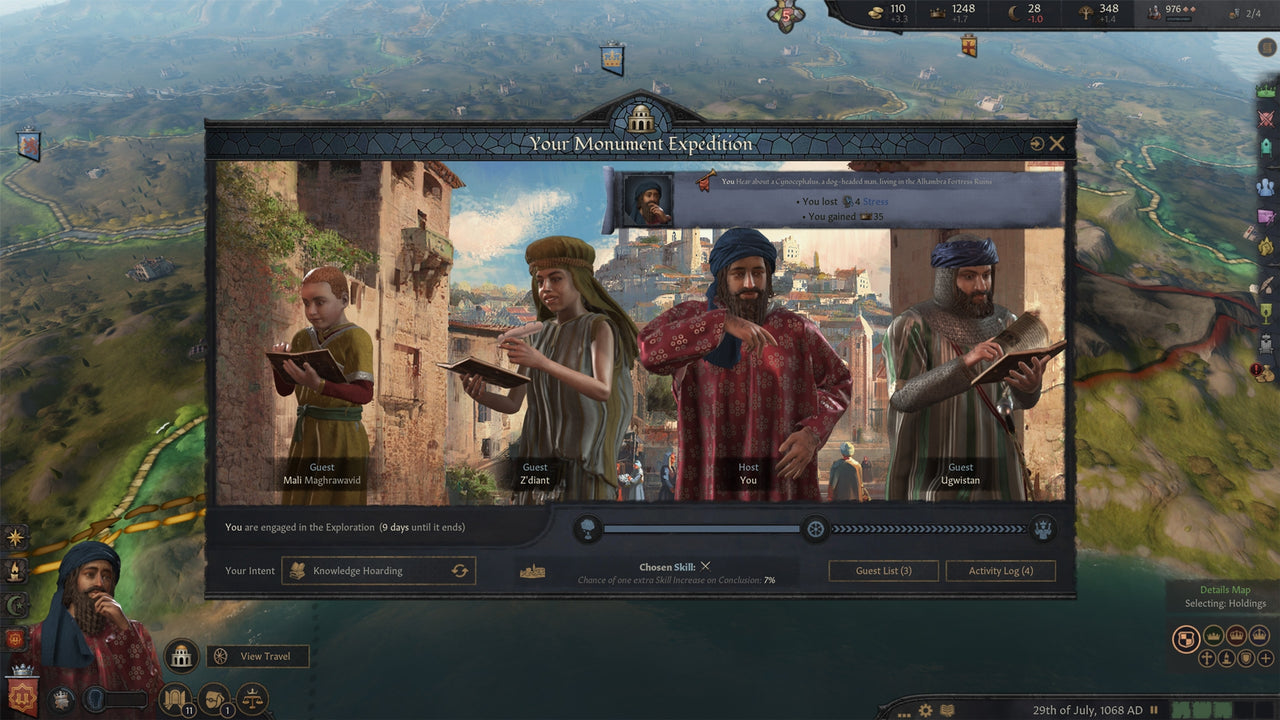Open the encyclopedia book icon beside the gear

pos(946,710)
